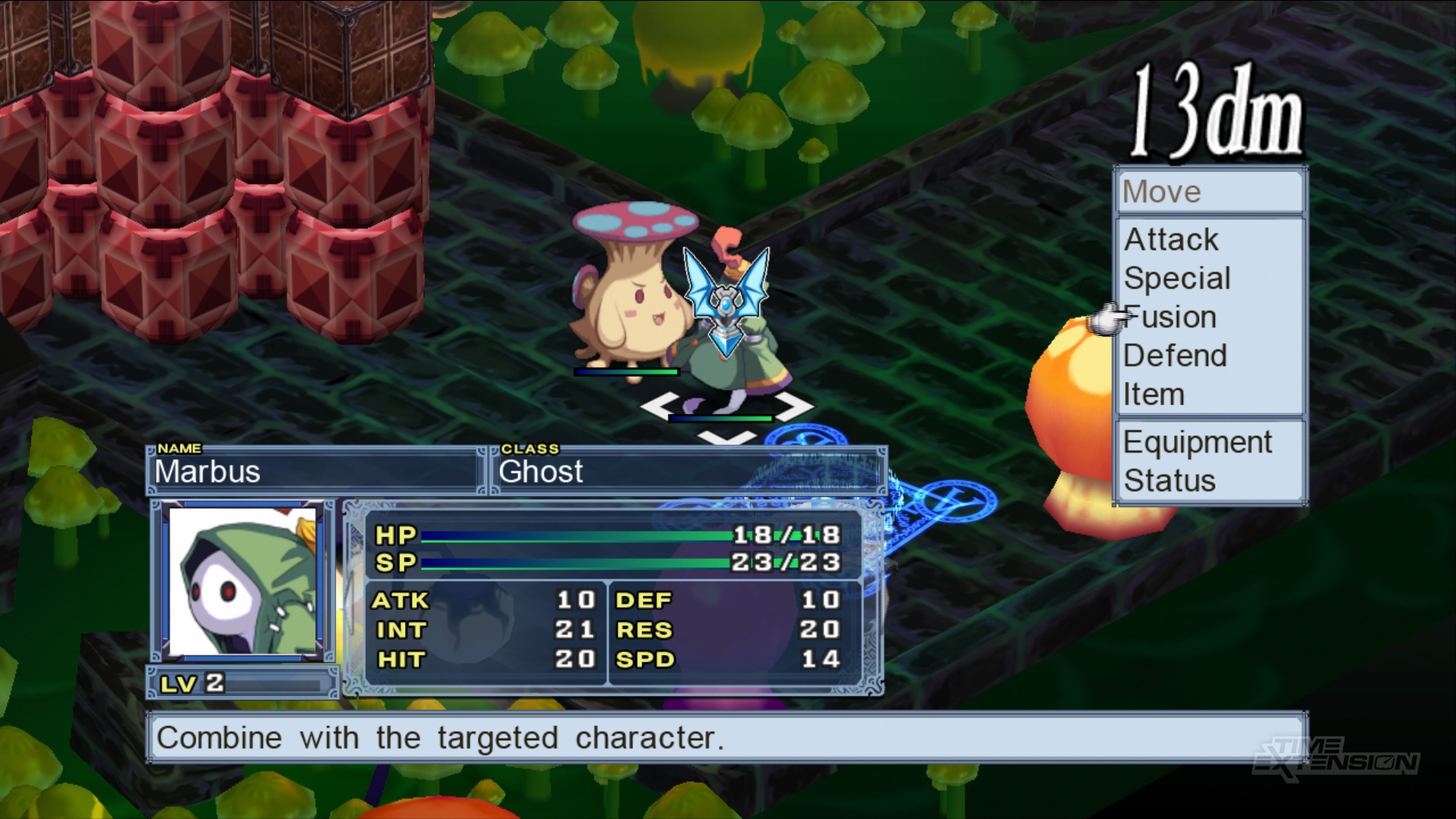Select the Move command
This screenshot has width=1456, height=819.
(1162, 192)
